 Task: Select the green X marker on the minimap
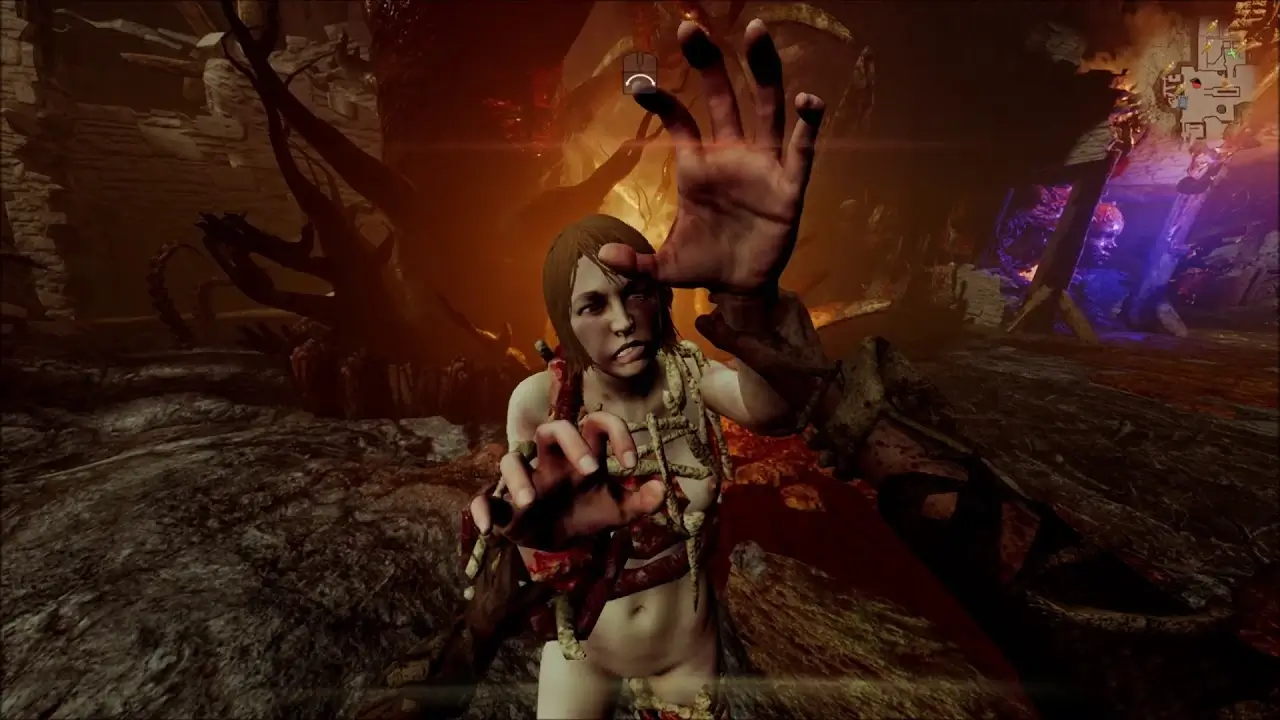1231,53
